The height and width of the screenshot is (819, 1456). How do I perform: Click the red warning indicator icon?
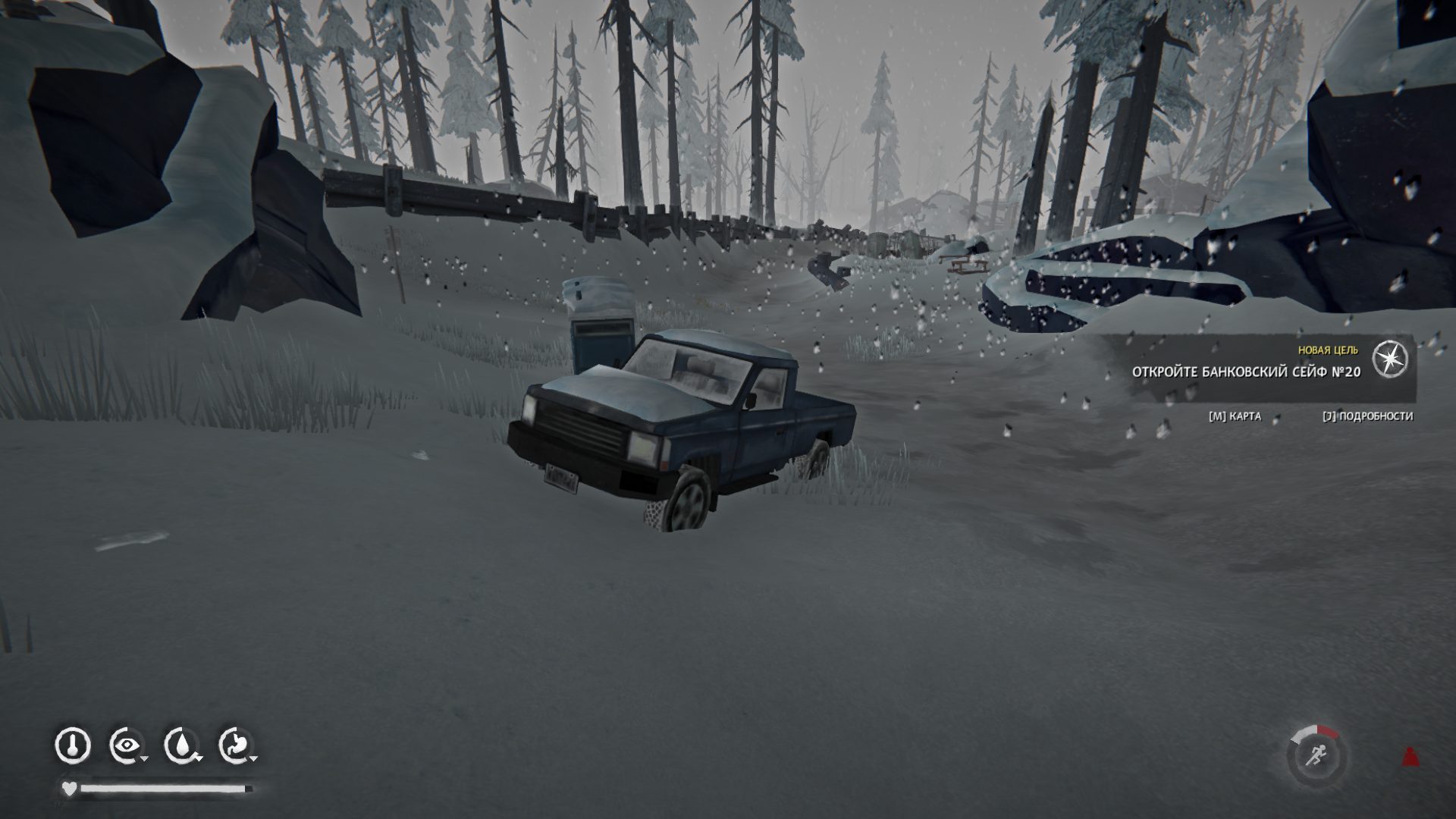[x=1410, y=756]
